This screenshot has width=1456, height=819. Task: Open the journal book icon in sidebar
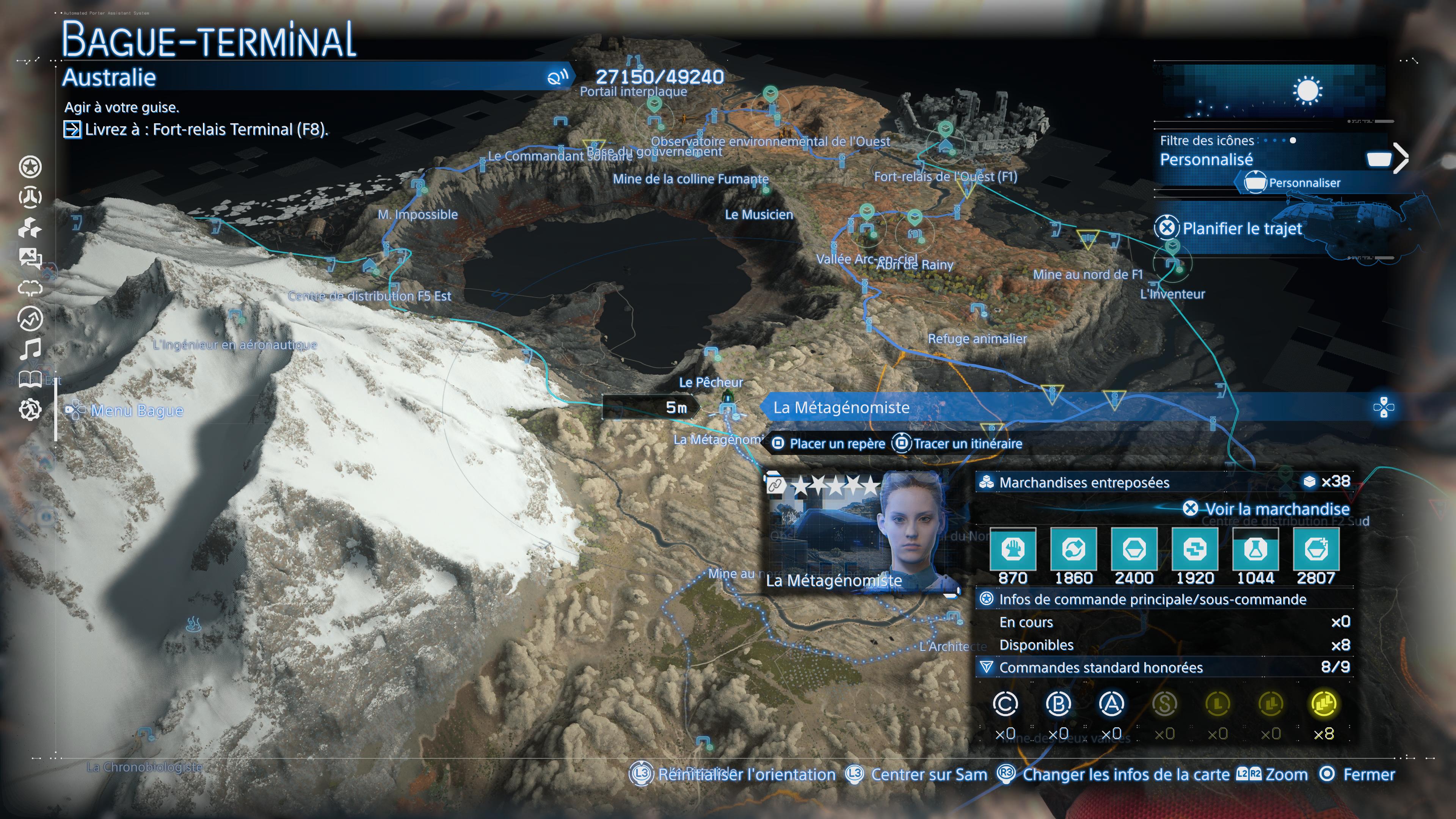(31, 379)
